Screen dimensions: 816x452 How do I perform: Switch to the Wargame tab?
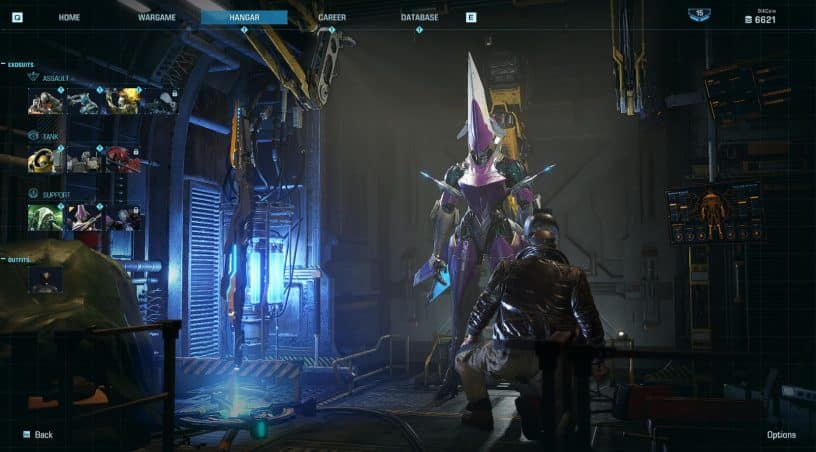click(x=157, y=17)
